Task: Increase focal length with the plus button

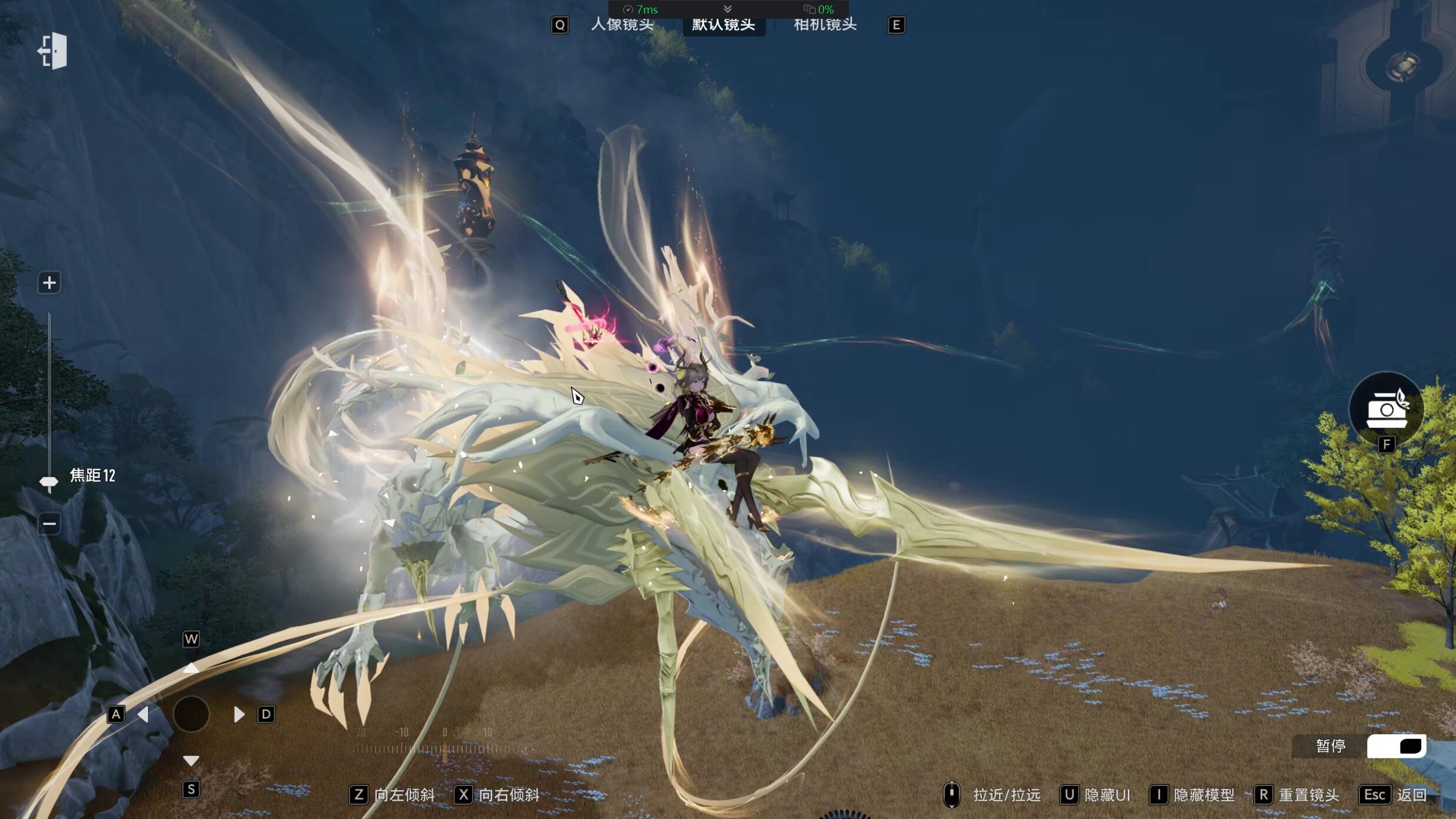Action: point(49,283)
